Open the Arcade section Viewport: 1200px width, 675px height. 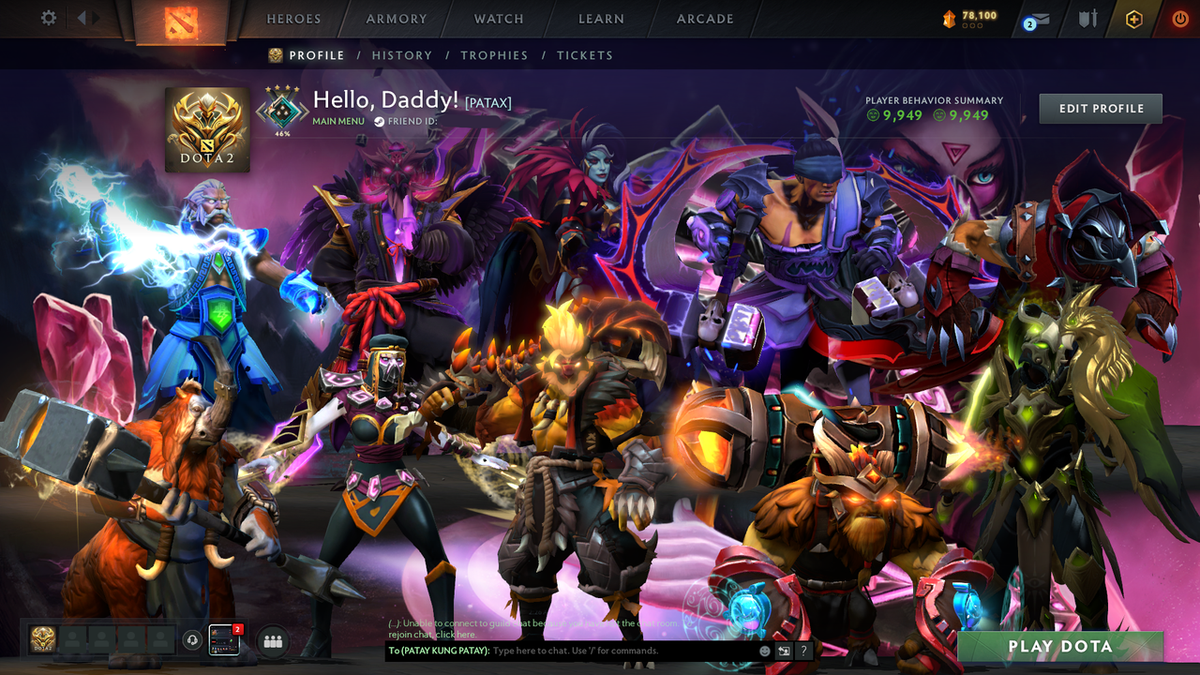(x=705, y=19)
